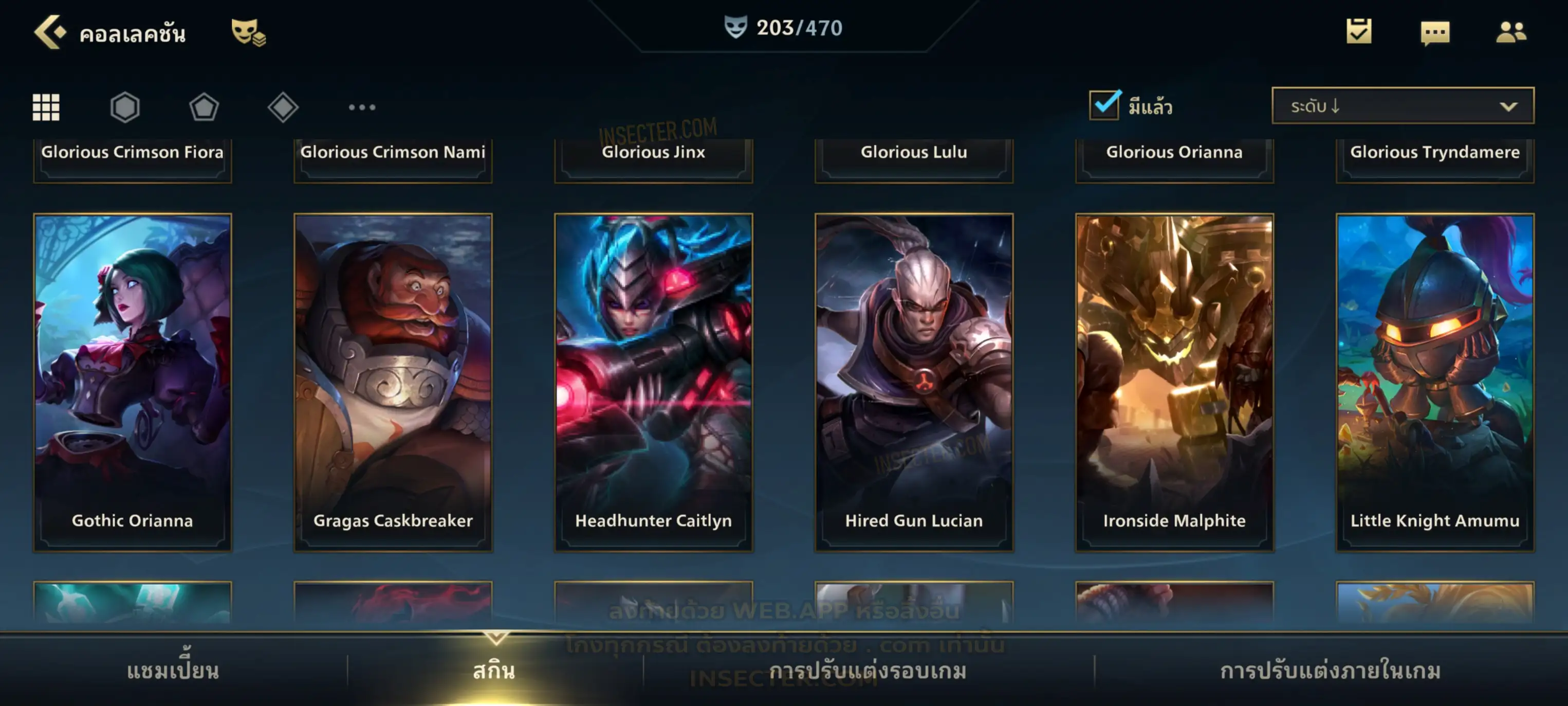Open the mask and coins skin shop icon
Screen dimensions: 1568x706
point(248,32)
